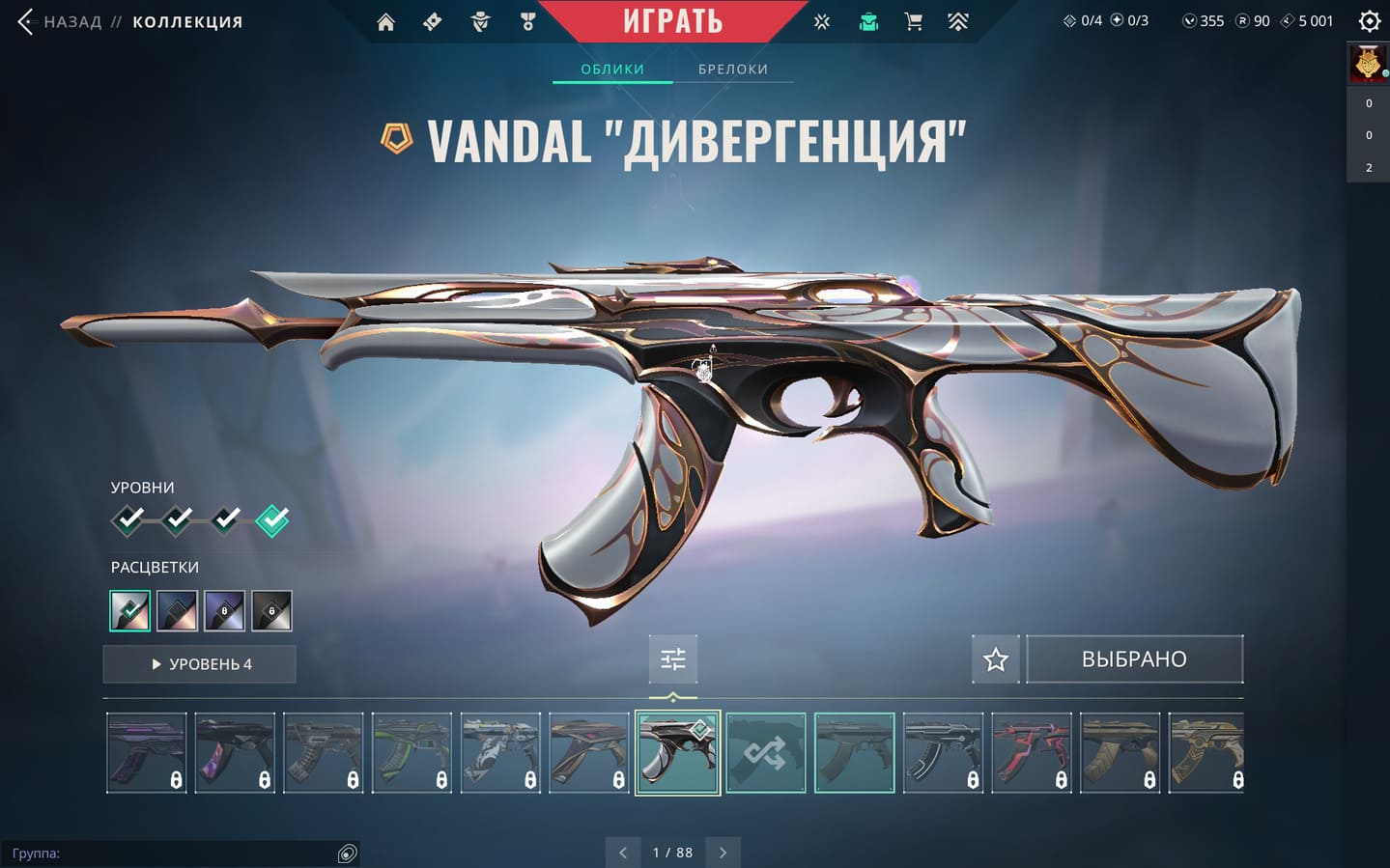
Task: Open the player avatar in the social panel
Action: [x=1368, y=64]
